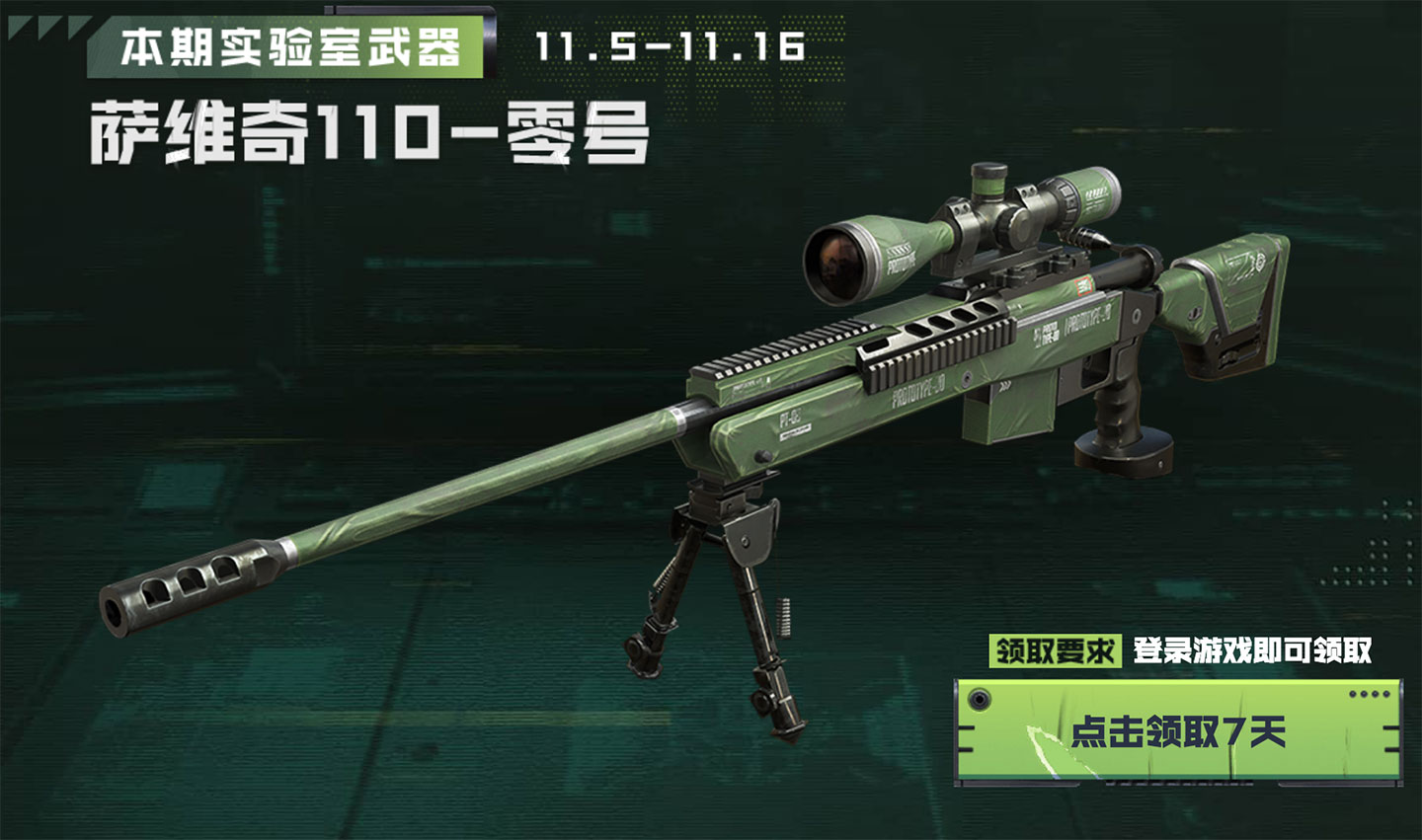Click the scope's front lens
The height and width of the screenshot is (840, 1422).
click(839, 262)
